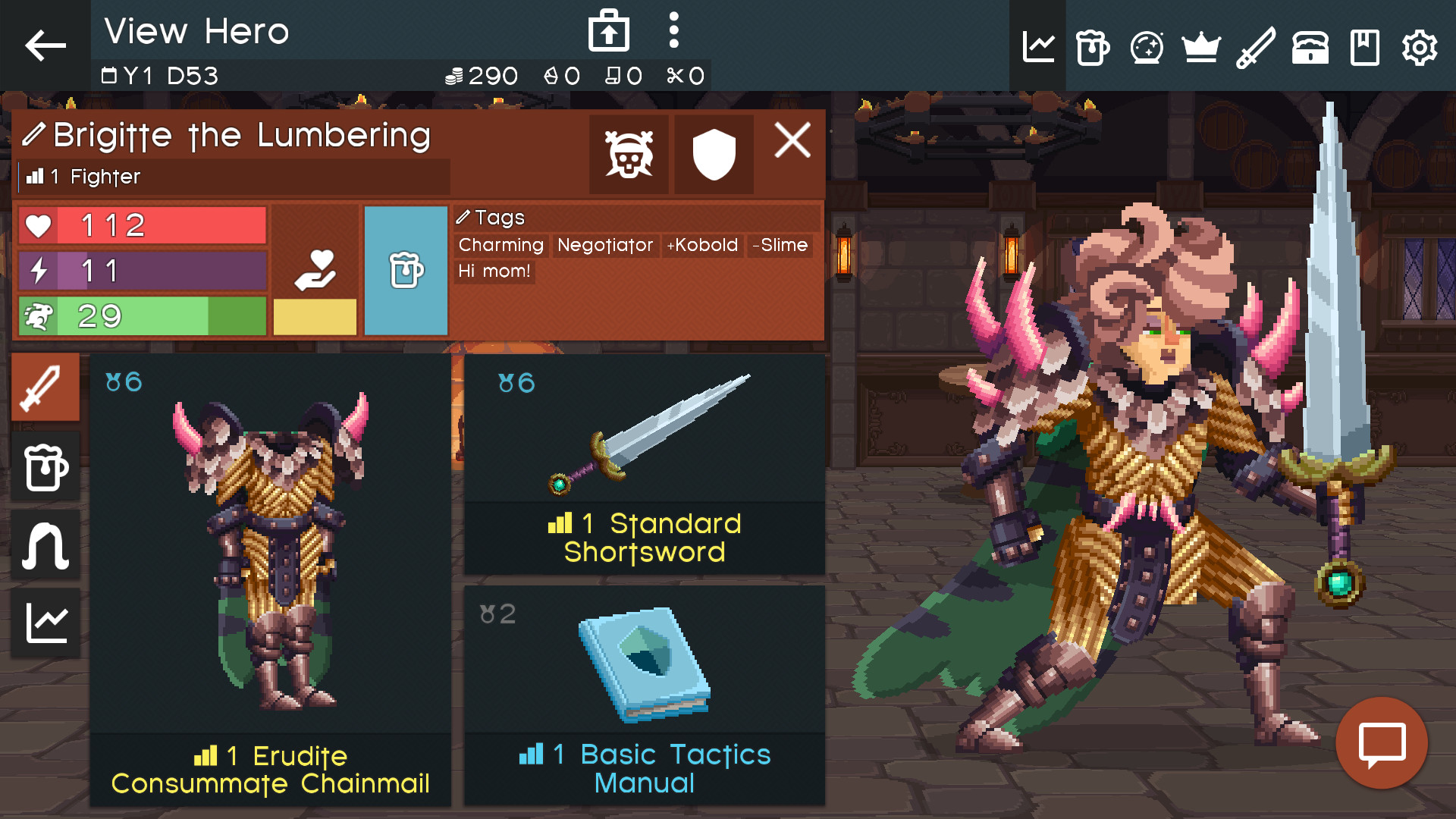Viewport: 1456px width, 819px height.
Task: Open the treasure chest icon in top toolbar
Action: pos(1310,47)
